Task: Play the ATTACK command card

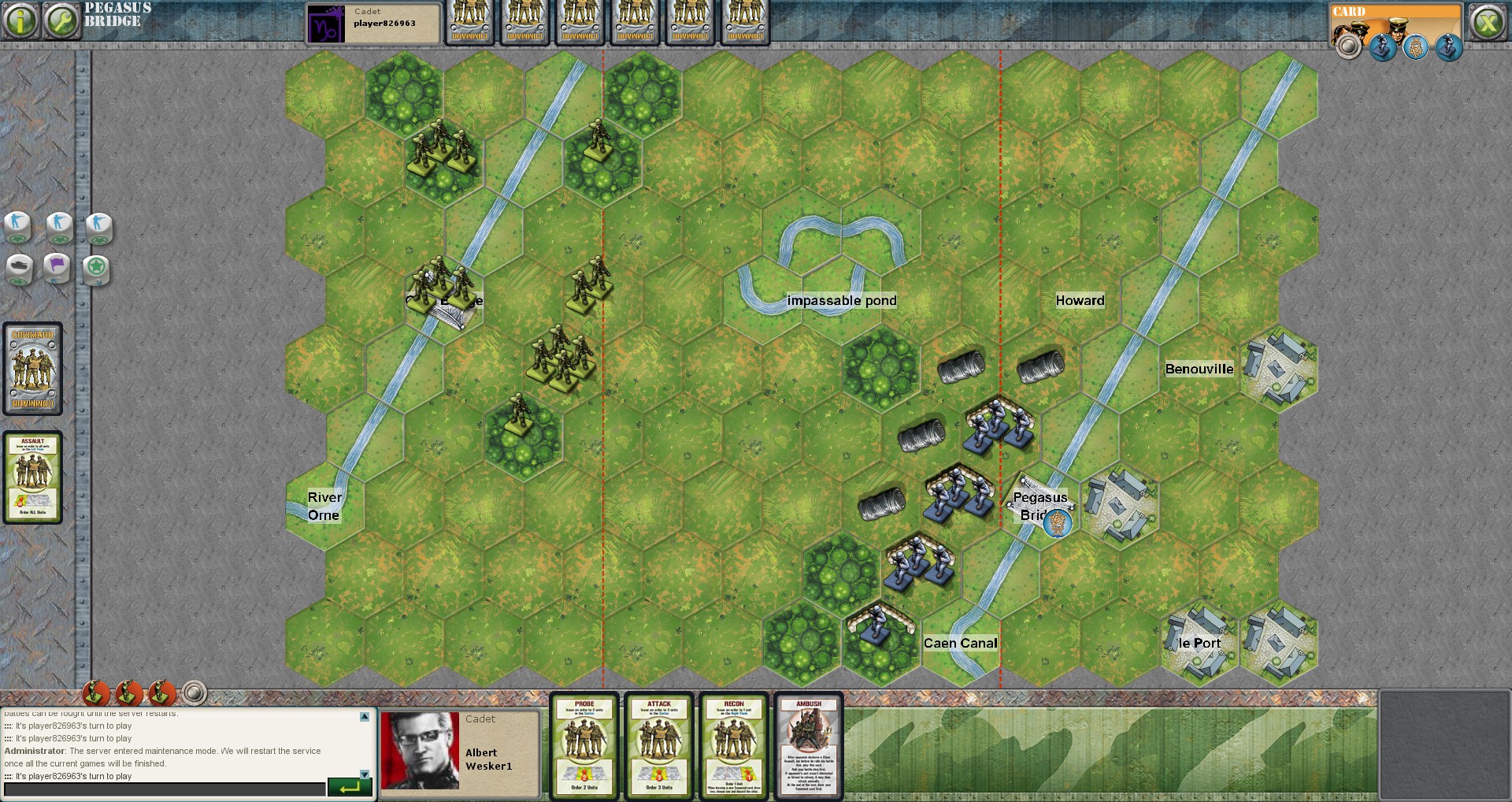Action: click(x=658, y=747)
